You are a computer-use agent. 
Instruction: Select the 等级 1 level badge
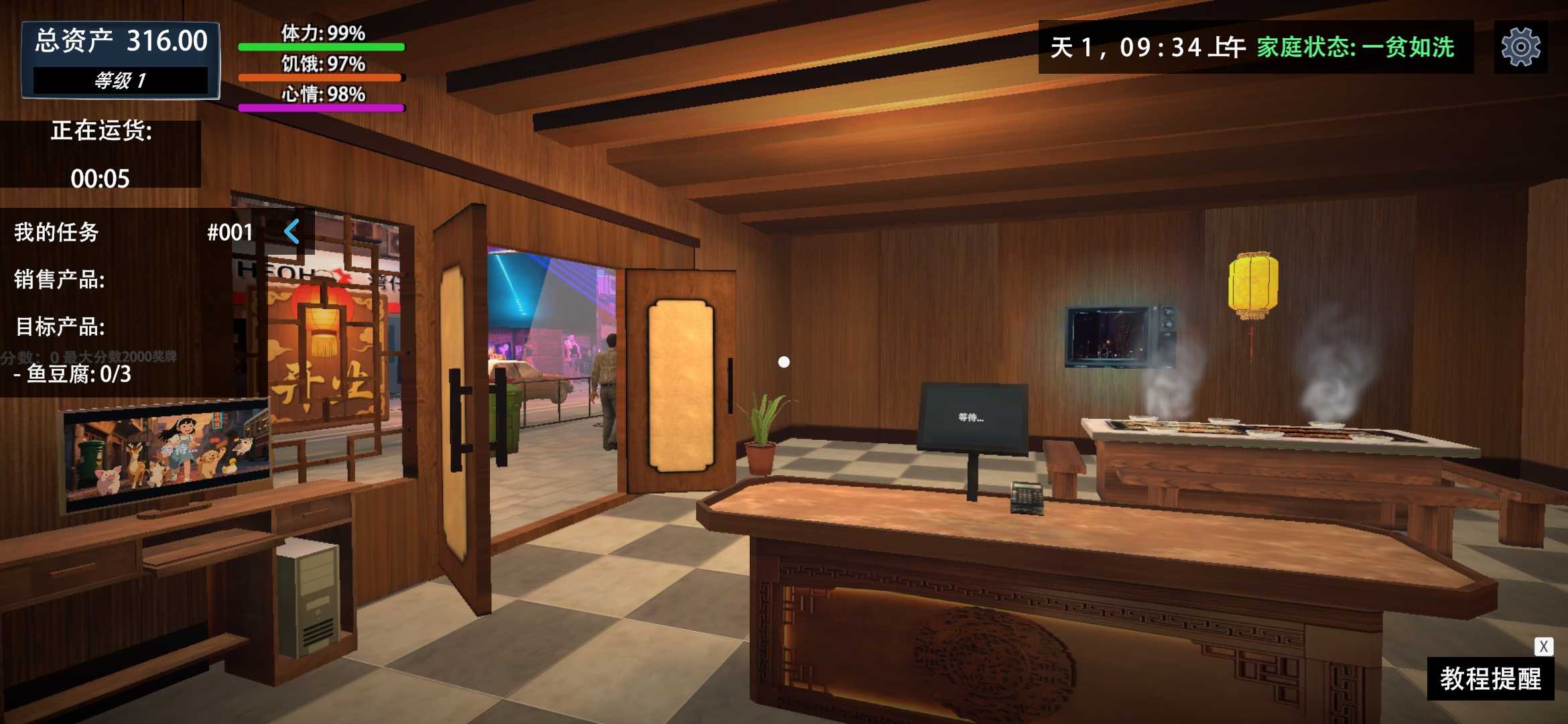click(119, 82)
